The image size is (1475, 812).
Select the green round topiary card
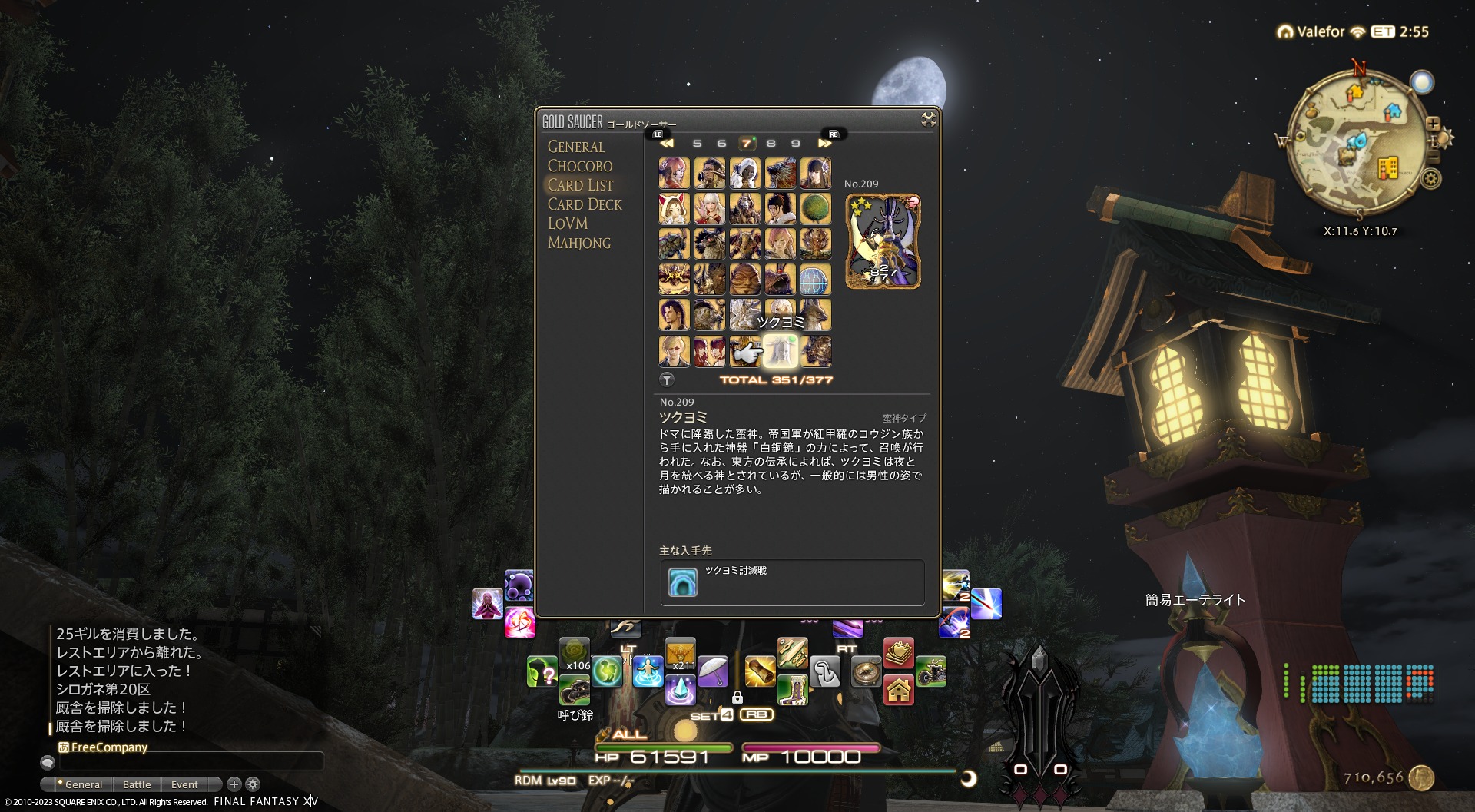coord(815,209)
